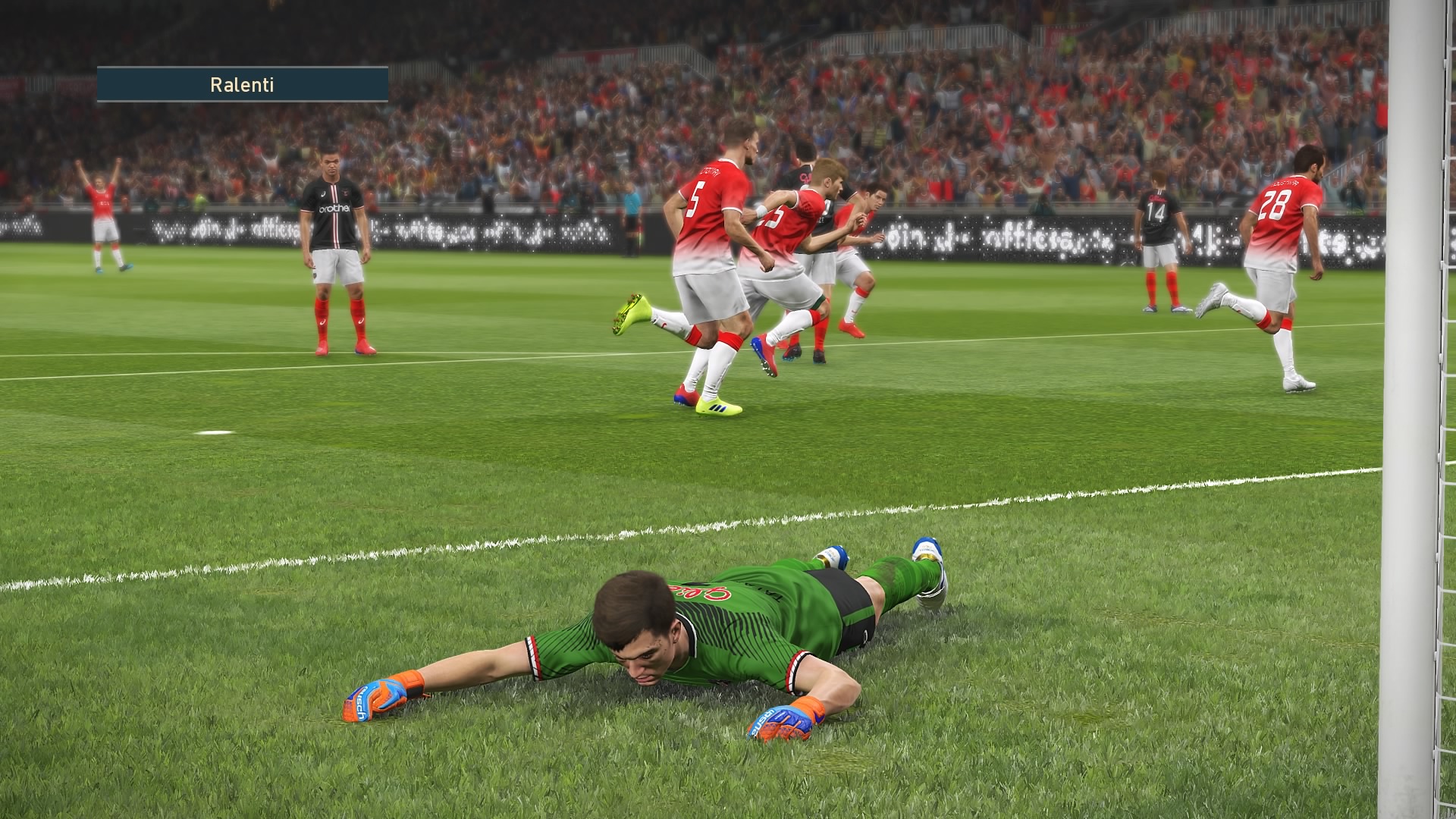
Task: Click the Ralenti replay banner
Action: point(242,84)
